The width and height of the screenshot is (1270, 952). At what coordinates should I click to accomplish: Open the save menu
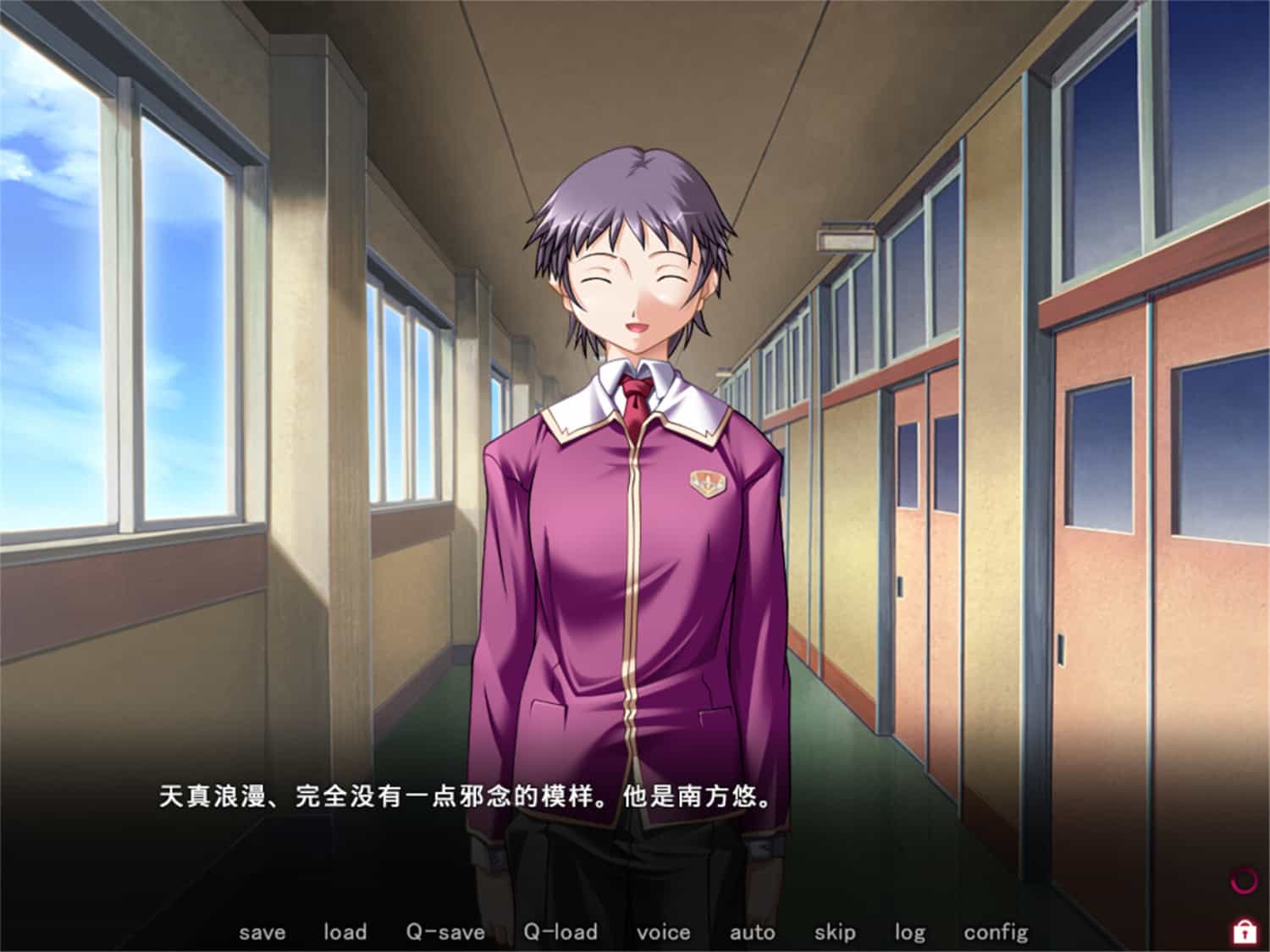[262, 931]
